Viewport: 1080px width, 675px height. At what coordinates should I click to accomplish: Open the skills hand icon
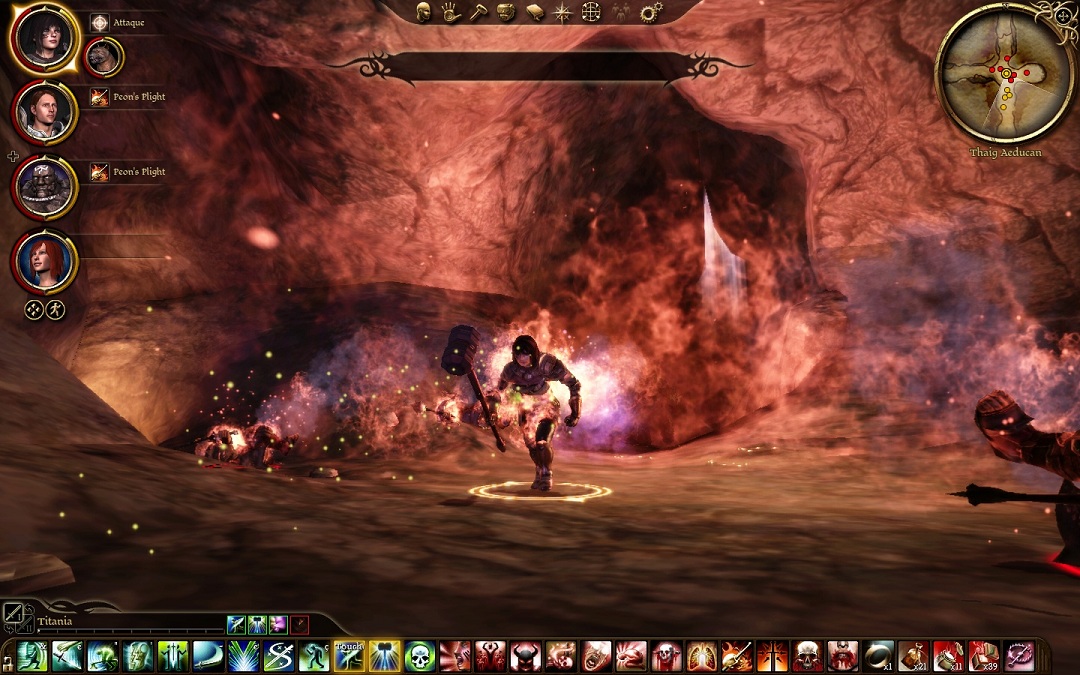coord(451,12)
